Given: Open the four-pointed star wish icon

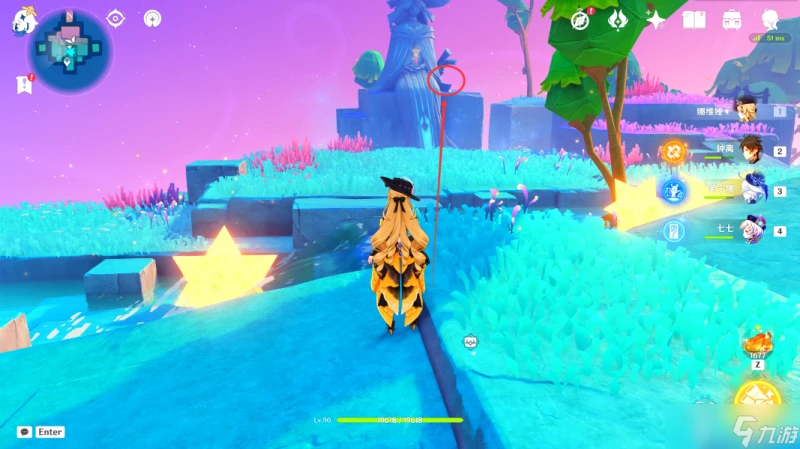Looking at the screenshot, I should coord(656,19).
